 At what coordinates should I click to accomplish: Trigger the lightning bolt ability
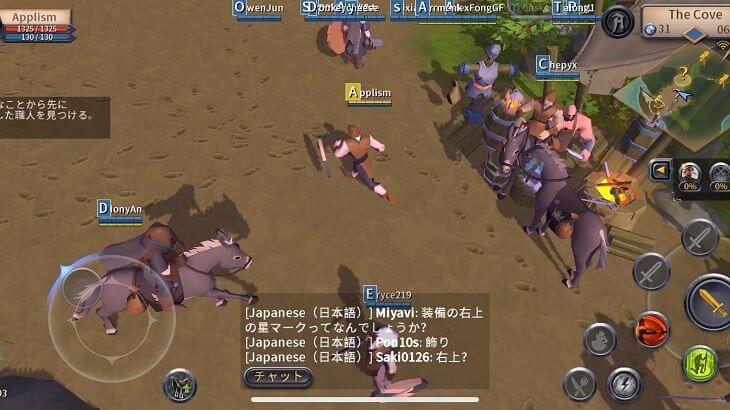624,383
